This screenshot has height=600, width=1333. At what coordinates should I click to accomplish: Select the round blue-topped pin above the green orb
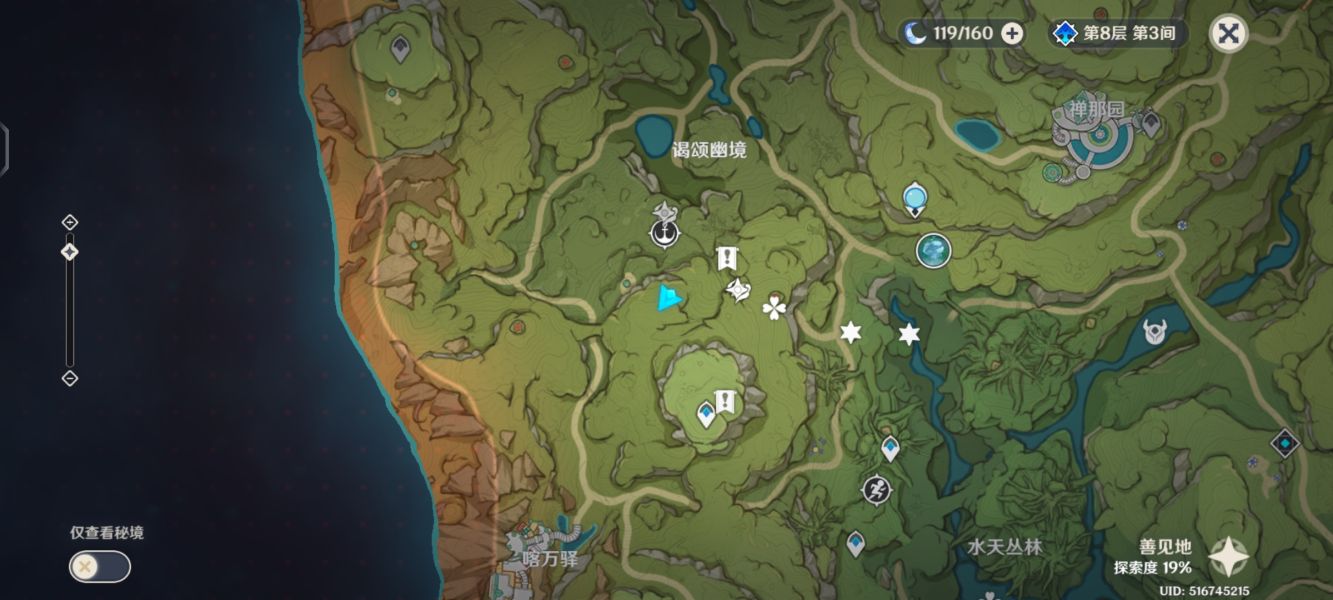click(x=914, y=199)
